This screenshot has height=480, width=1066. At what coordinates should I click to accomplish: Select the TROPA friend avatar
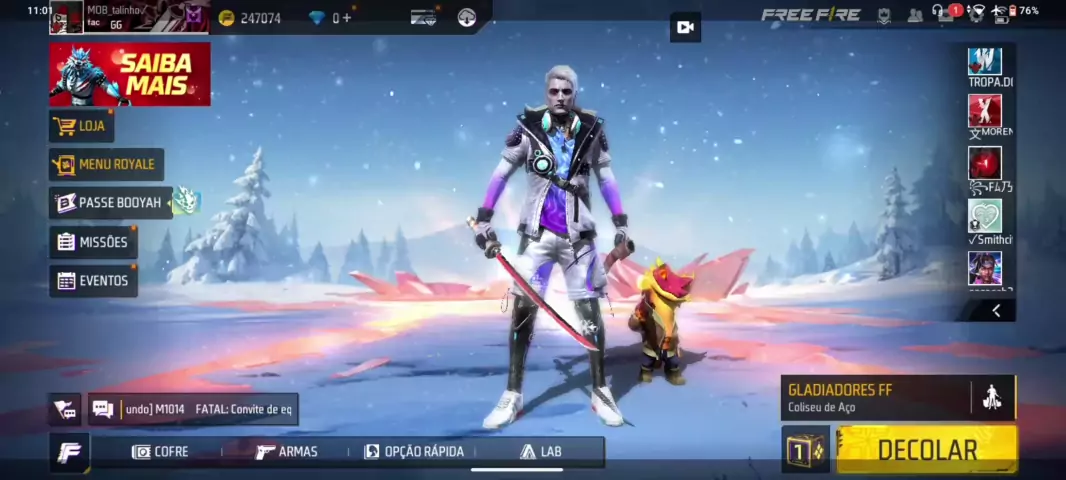point(985,62)
